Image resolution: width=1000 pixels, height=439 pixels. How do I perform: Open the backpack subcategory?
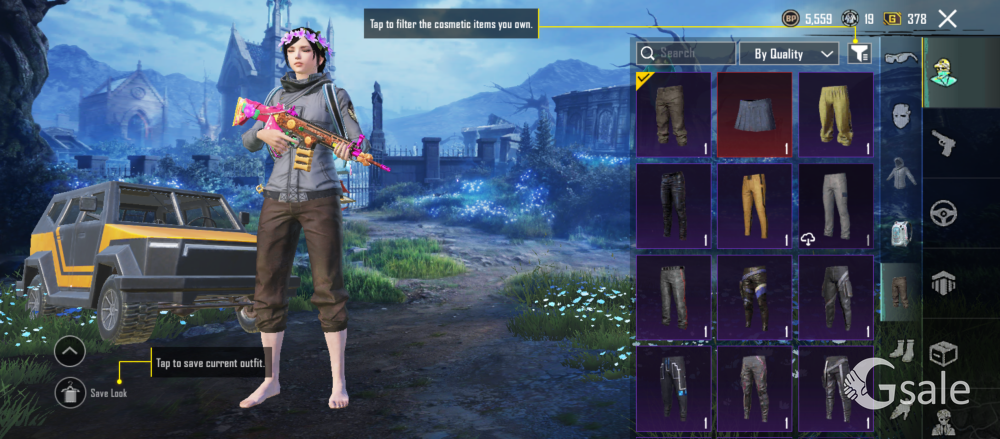coord(899,232)
